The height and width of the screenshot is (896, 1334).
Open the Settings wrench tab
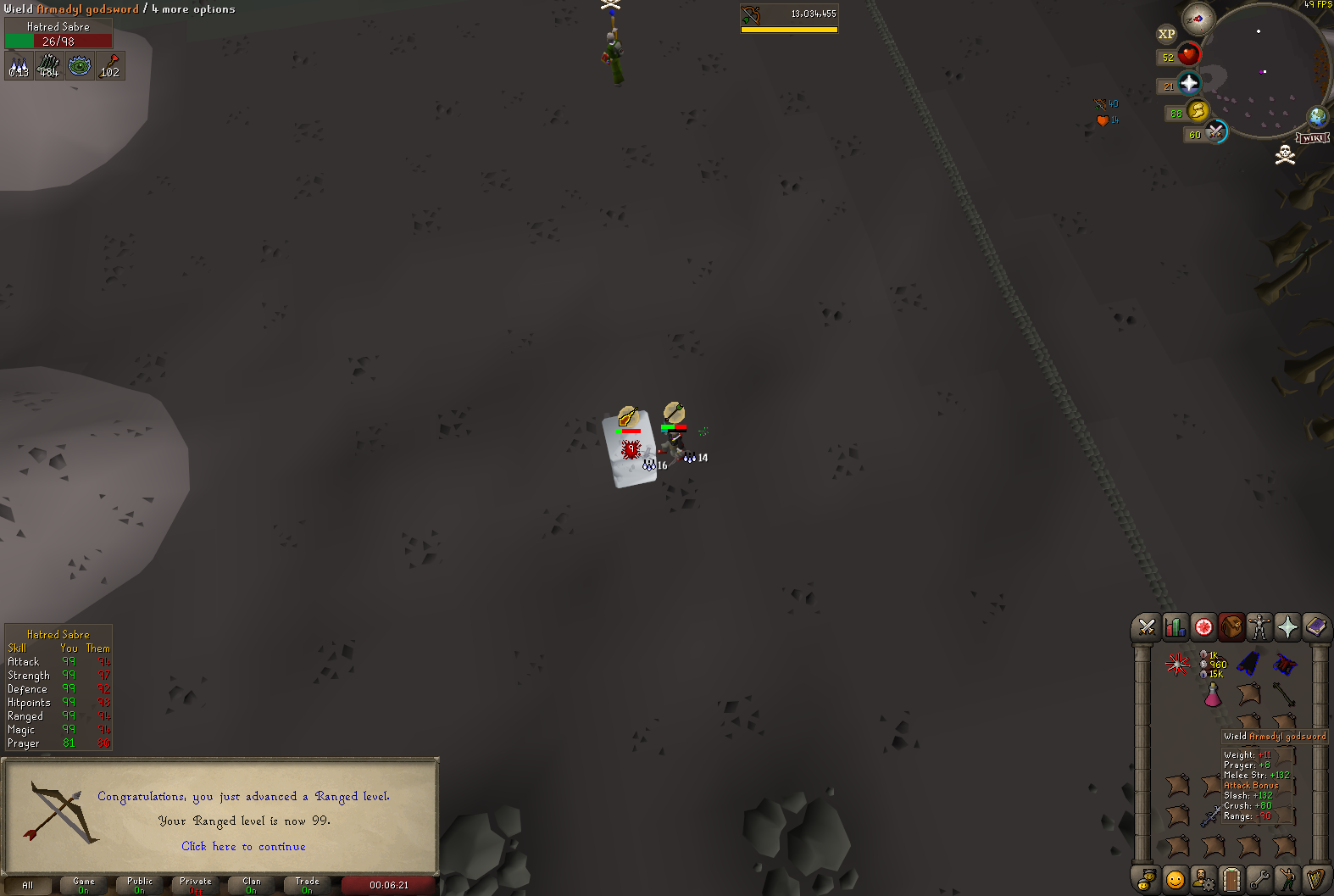click(1259, 879)
